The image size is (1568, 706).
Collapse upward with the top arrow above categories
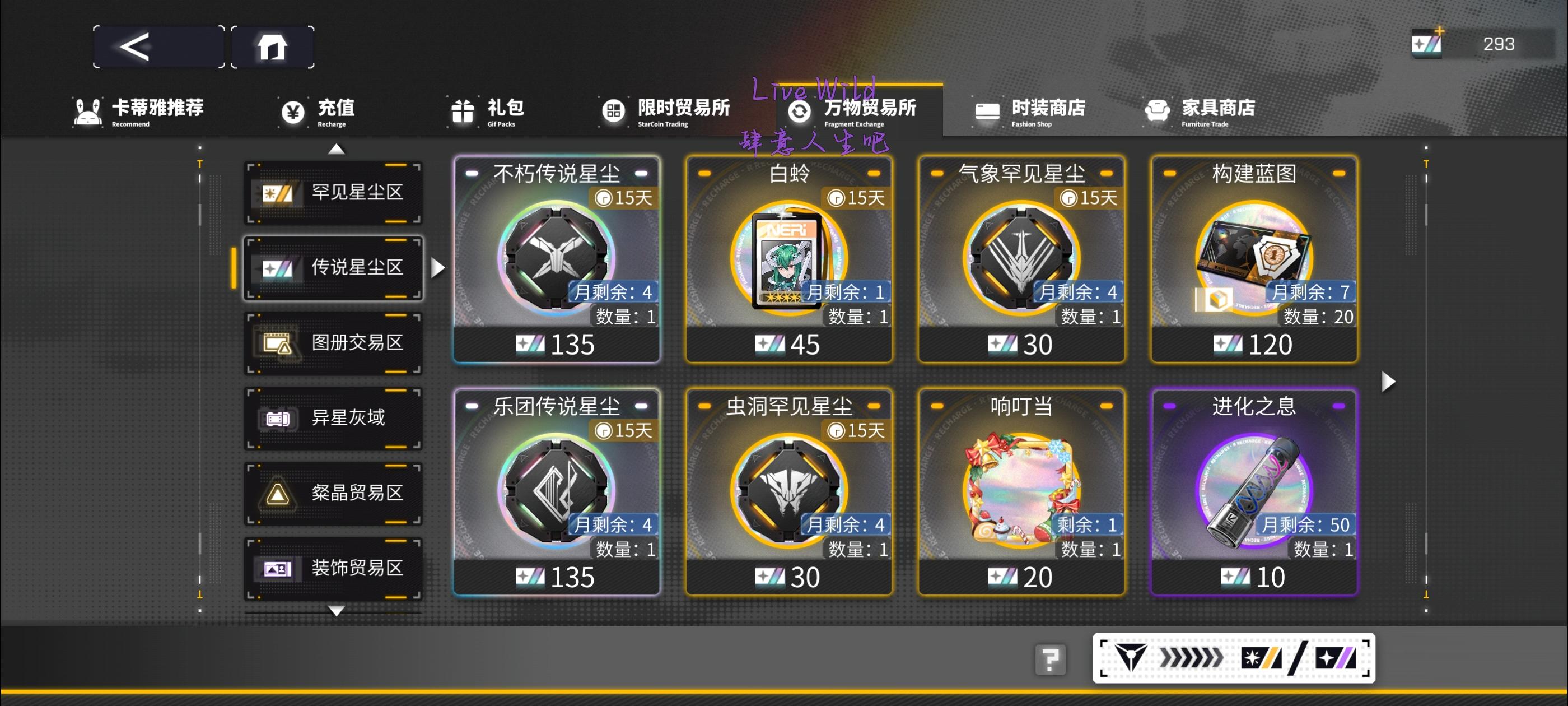(335, 148)
